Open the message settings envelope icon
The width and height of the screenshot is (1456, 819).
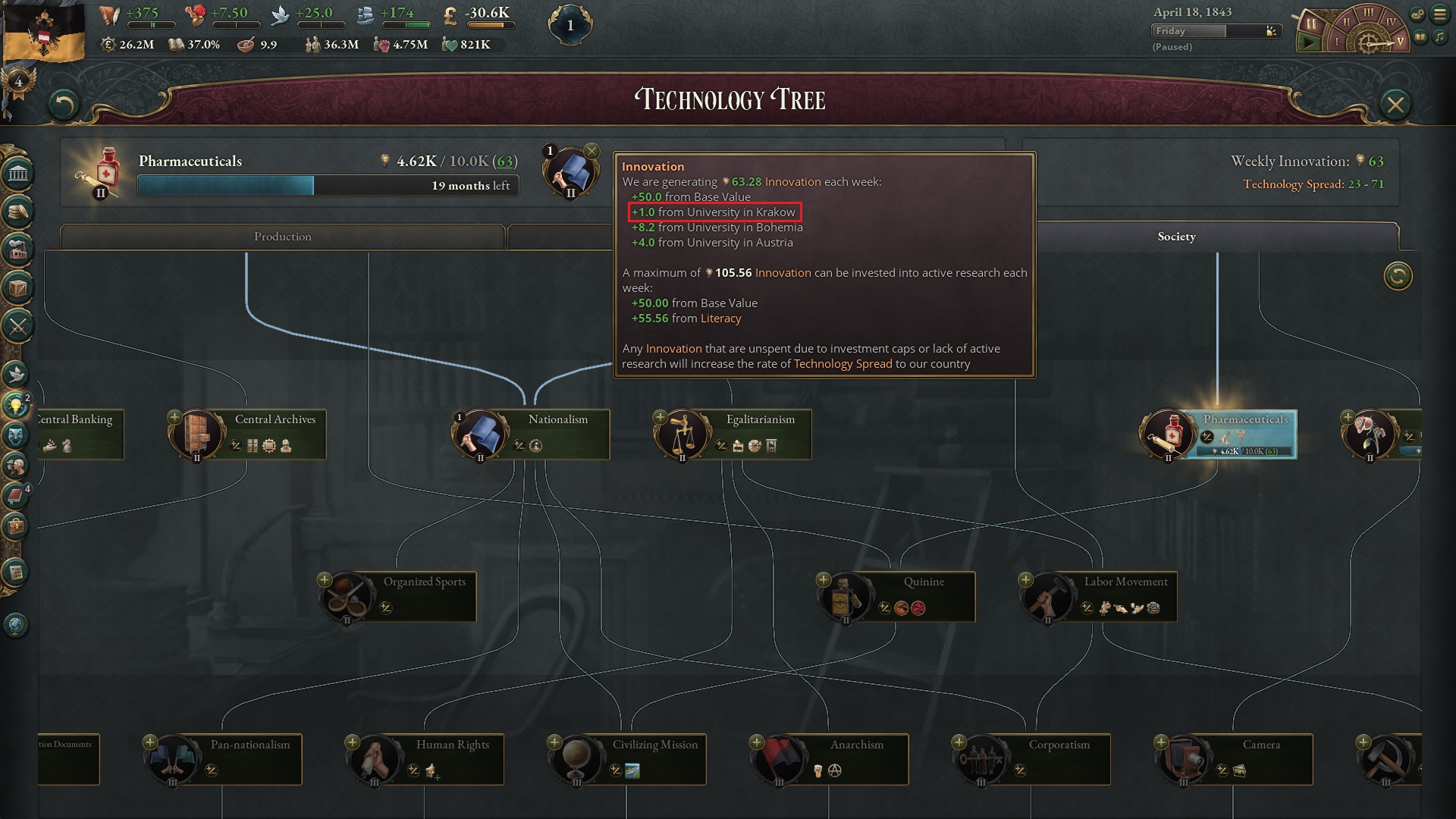[1417, 13]
